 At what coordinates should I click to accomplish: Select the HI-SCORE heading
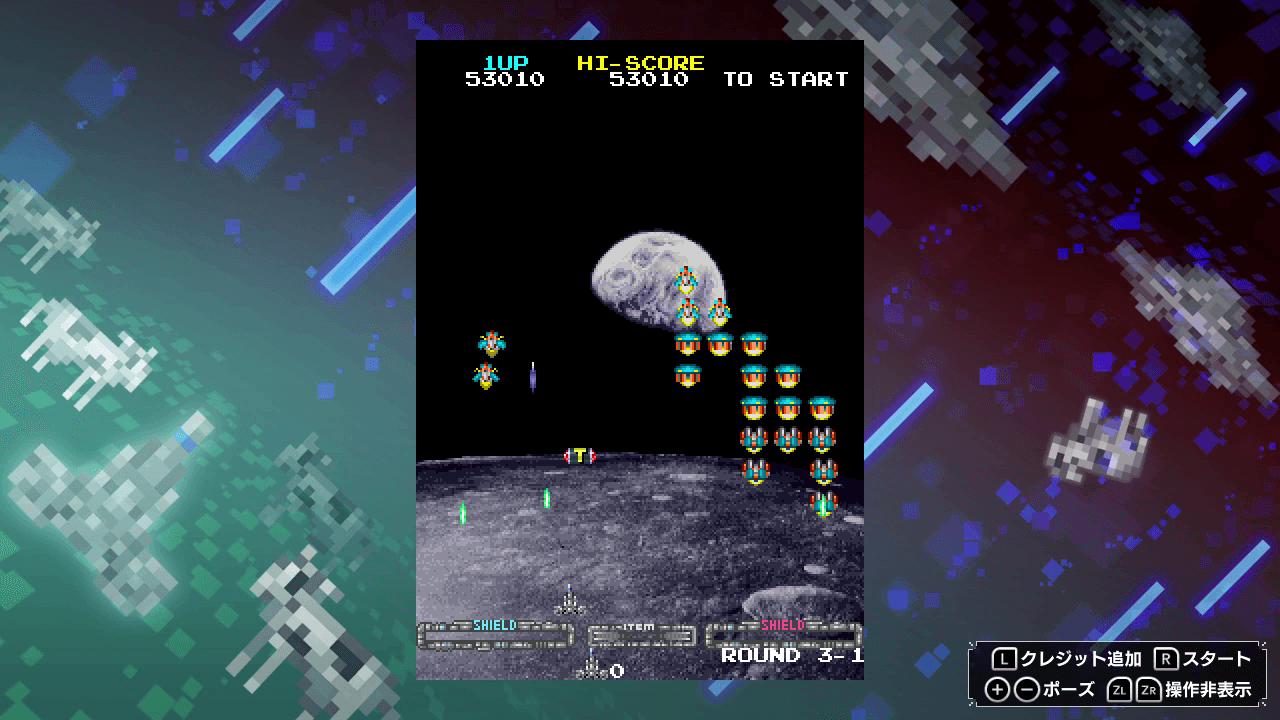click(x=639, y=62)
